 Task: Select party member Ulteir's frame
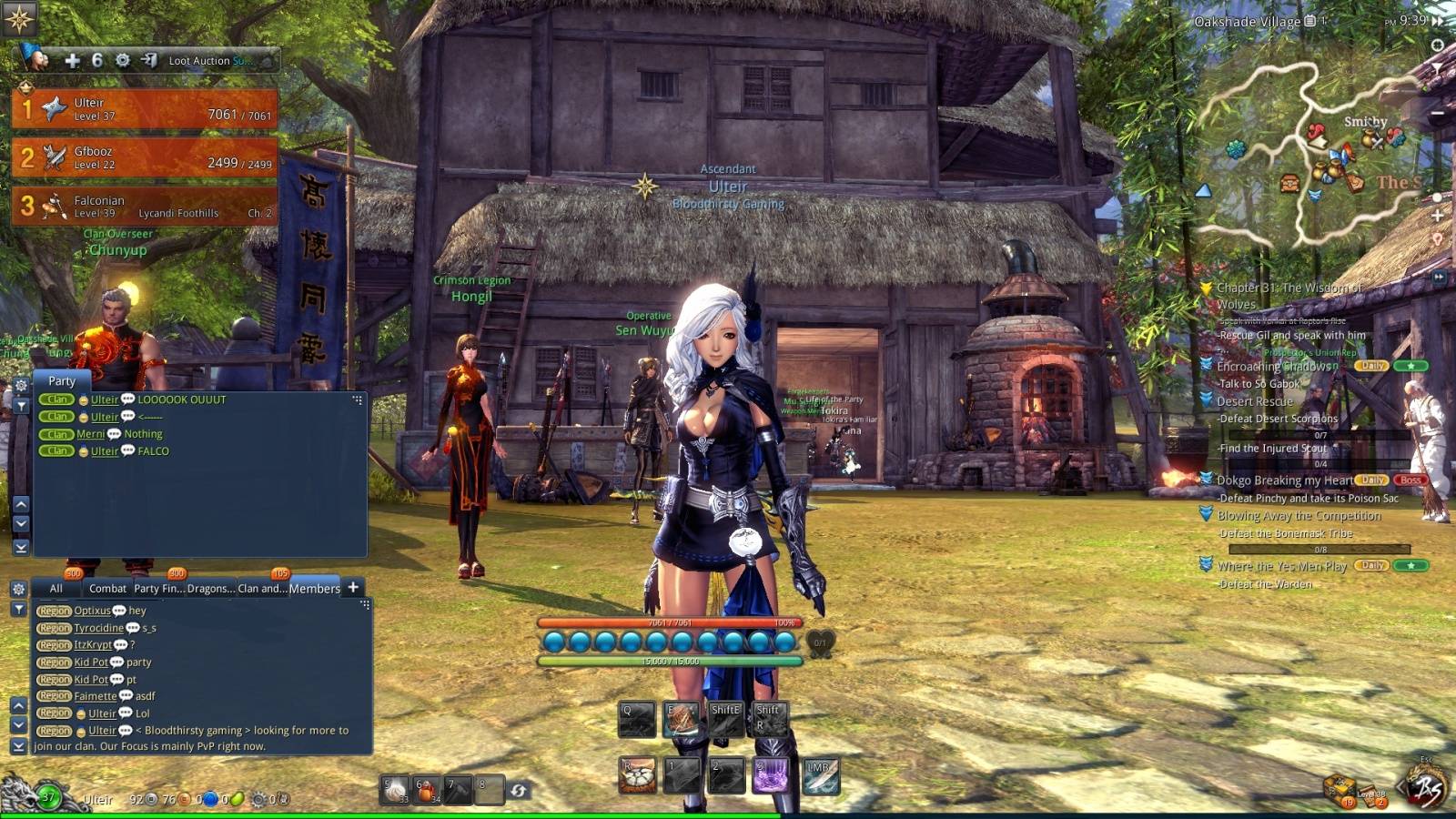(146, 109)
